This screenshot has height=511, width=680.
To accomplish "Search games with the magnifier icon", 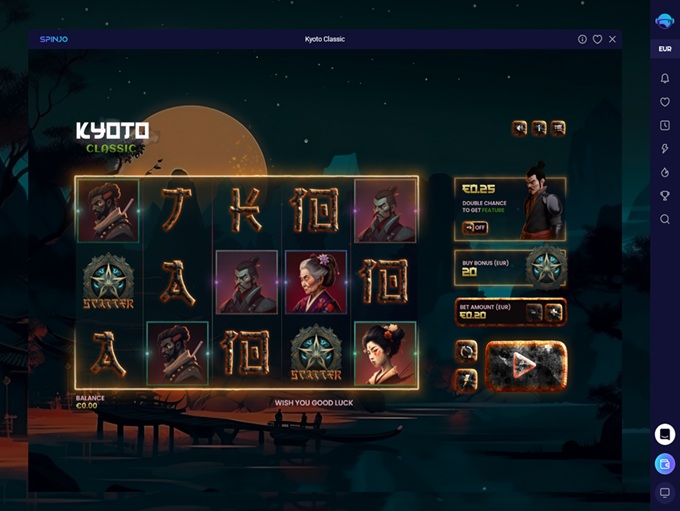I will (665, 219).
